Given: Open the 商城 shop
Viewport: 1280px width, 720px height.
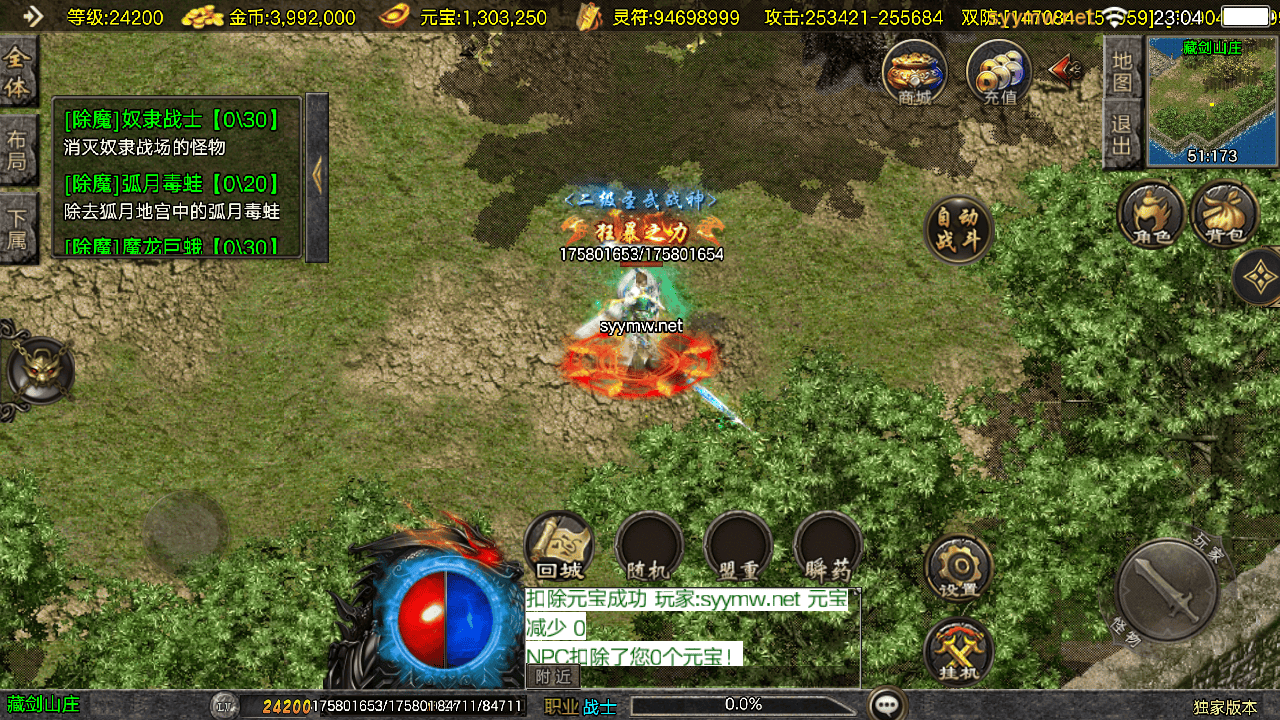Looking at the screenshot, I should point(914,71).
